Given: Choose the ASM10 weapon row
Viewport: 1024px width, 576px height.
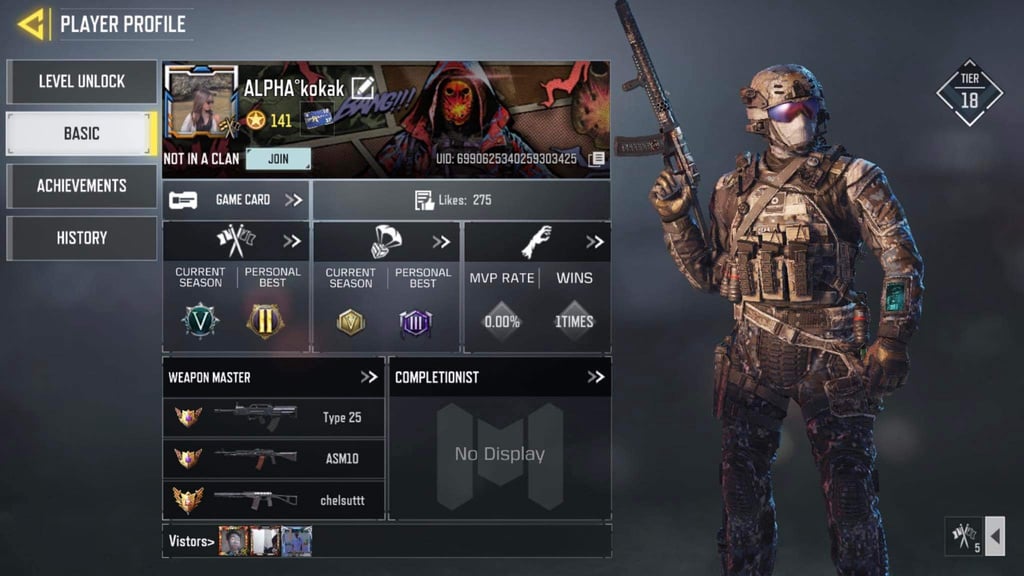Looking at the screenshot, I should pyautogui.click(x=273, y=459).
